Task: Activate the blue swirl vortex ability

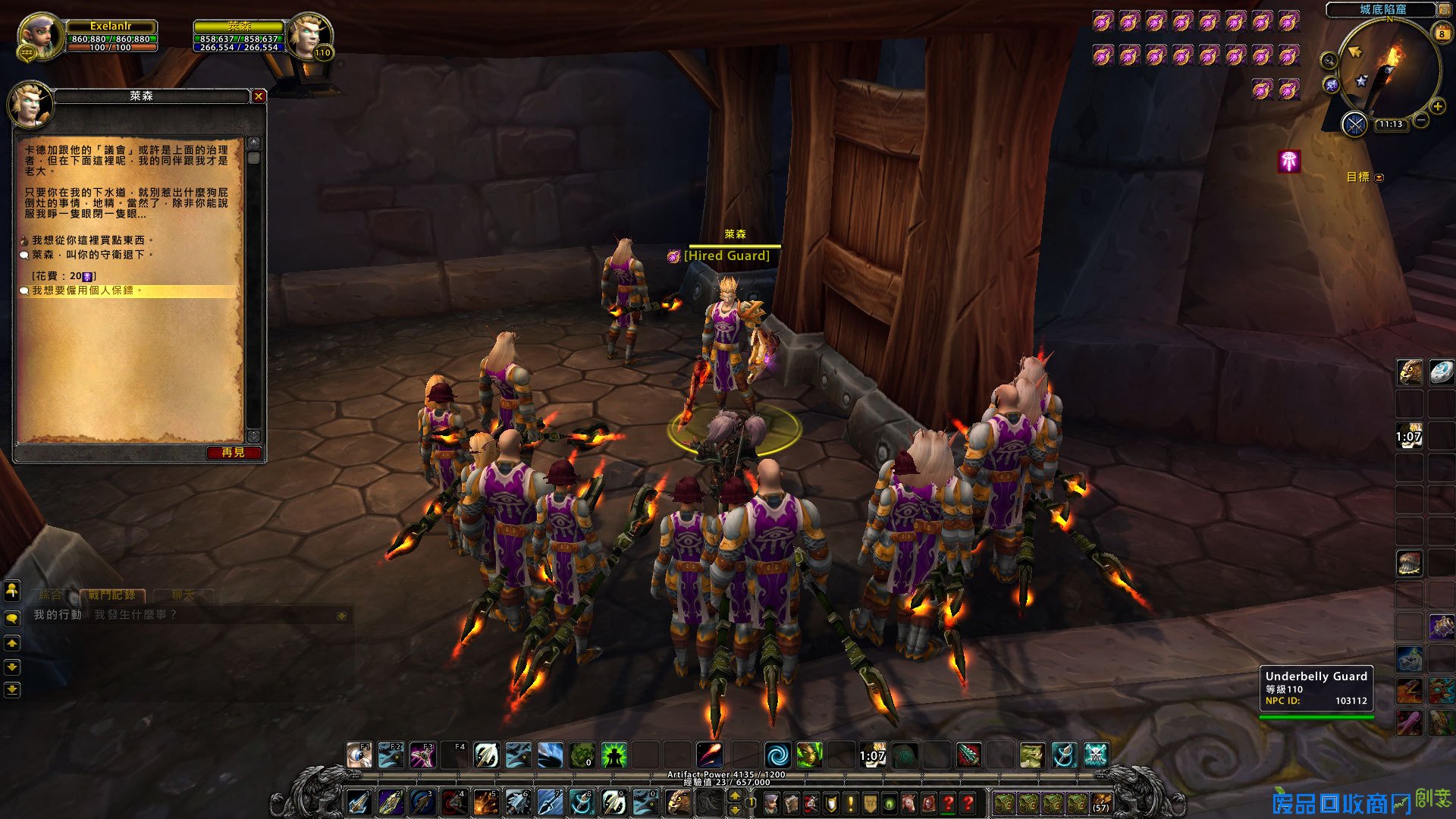Action: click(x=777, y=755)
